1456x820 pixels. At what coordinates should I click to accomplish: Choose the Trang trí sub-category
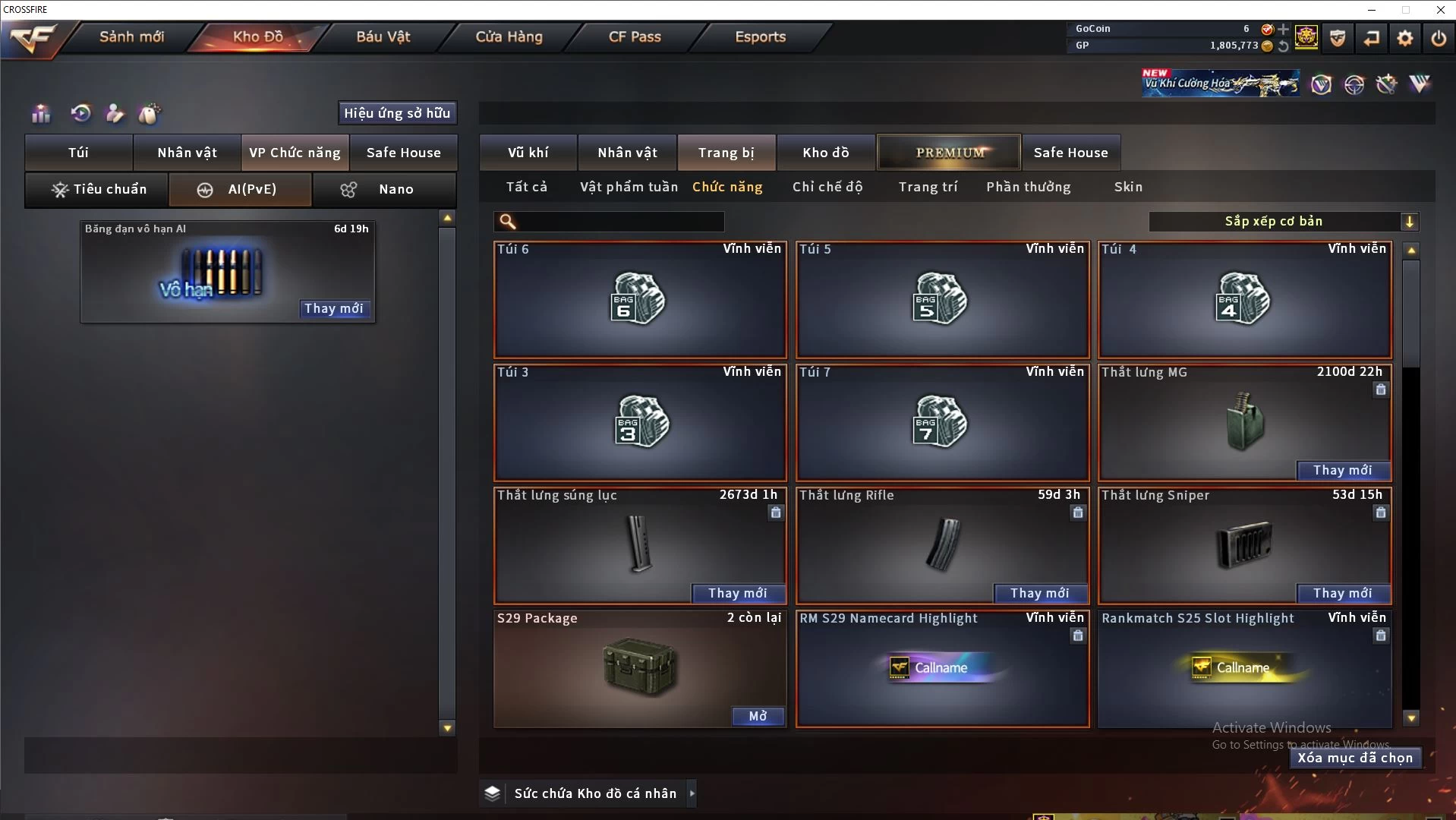pyautogui.click(x=928, y=187)
